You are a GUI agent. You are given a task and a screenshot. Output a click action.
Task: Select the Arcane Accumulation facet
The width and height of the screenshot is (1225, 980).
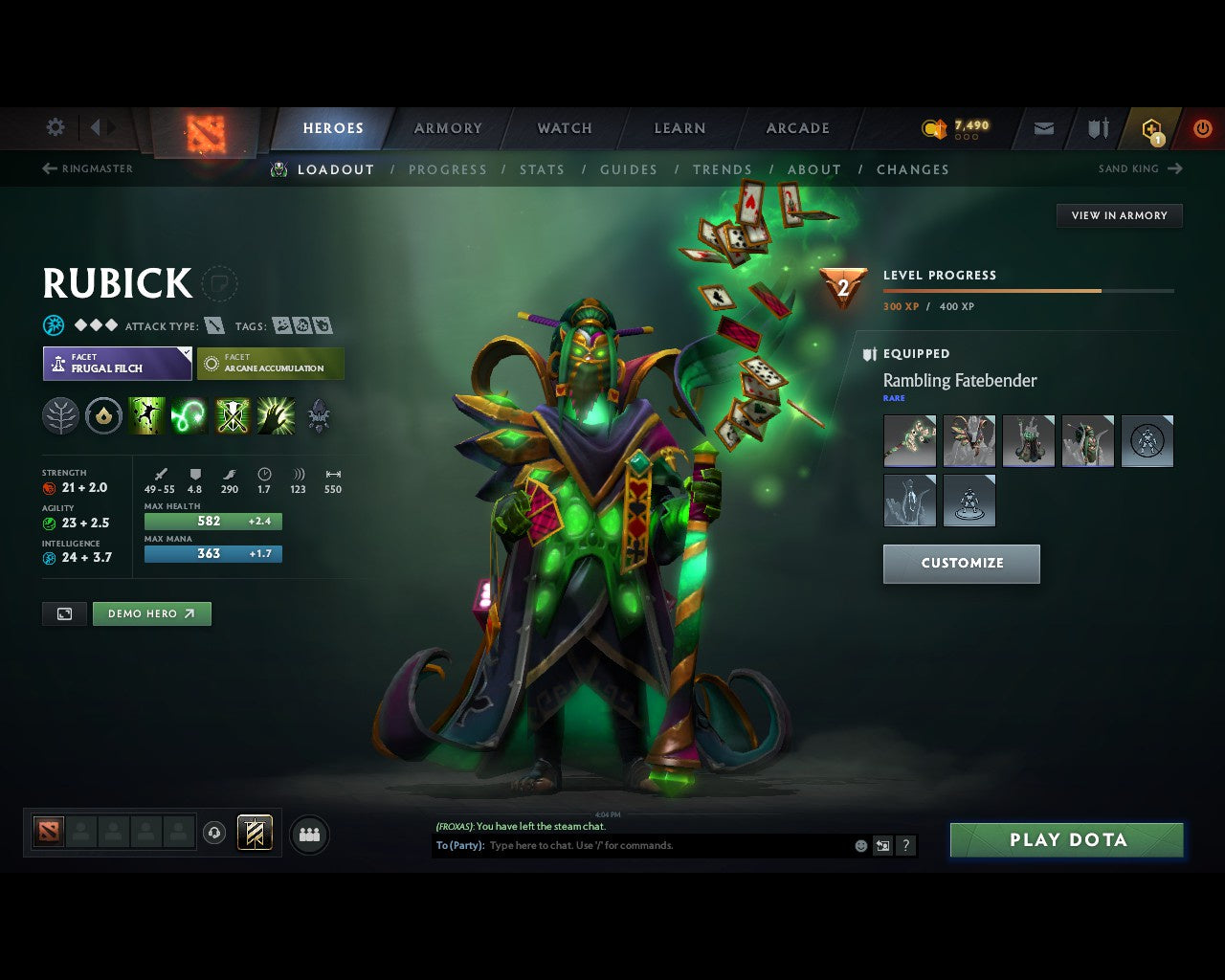pos(271,363)
